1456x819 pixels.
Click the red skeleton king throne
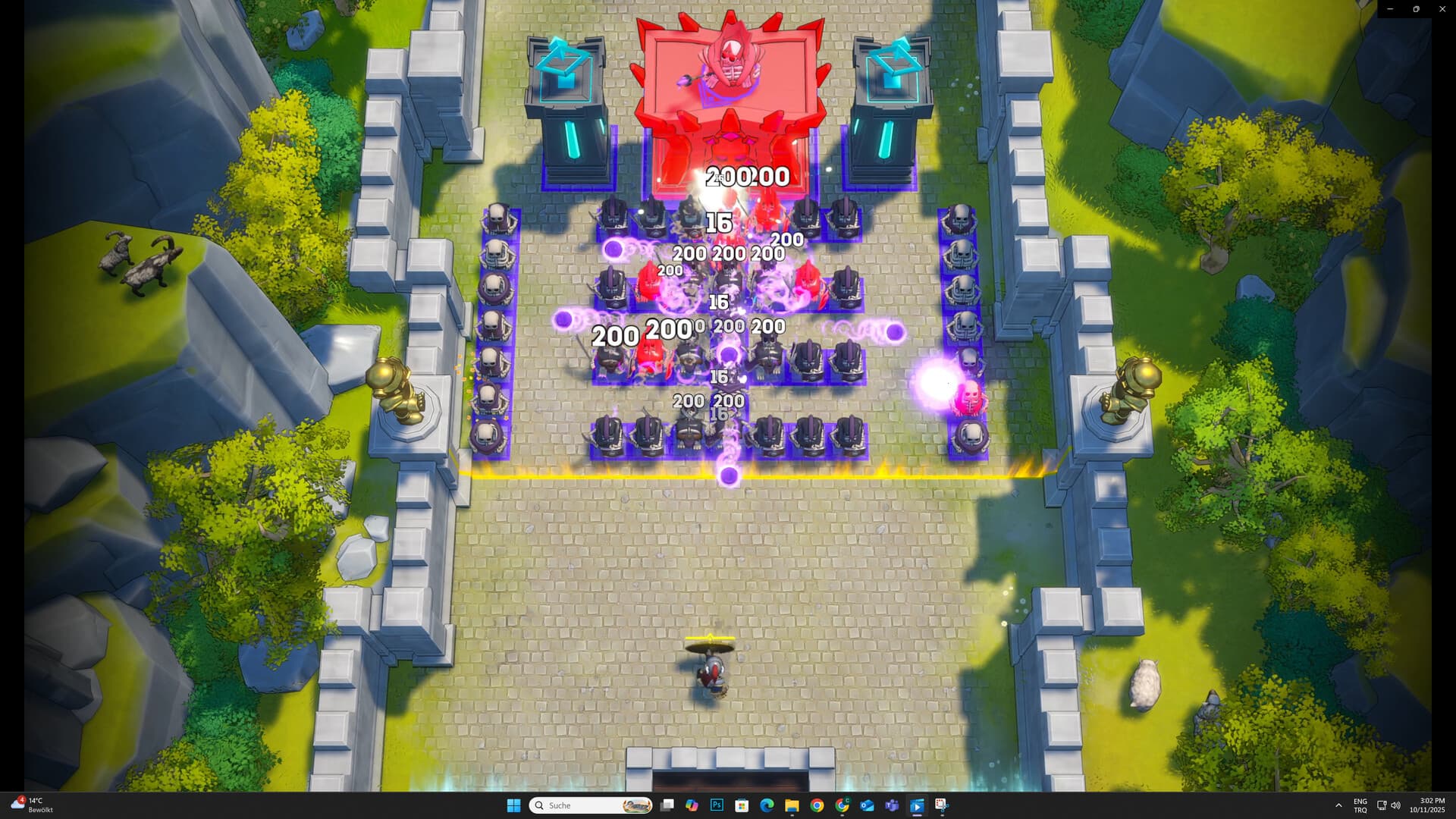pyautogui.click(x=730, y=68)
